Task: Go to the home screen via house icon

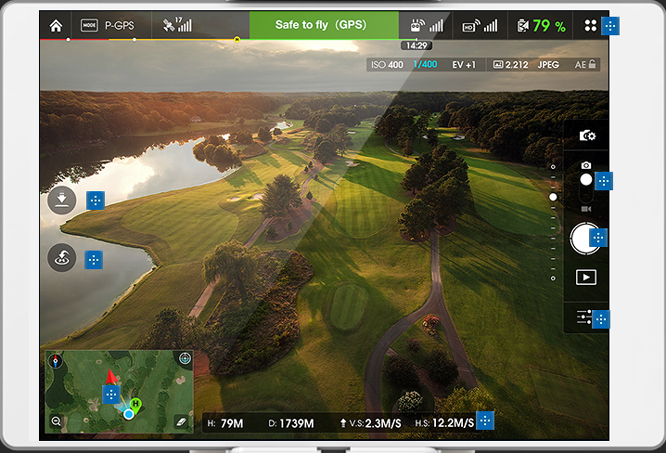Action: (x=56, y=25)
